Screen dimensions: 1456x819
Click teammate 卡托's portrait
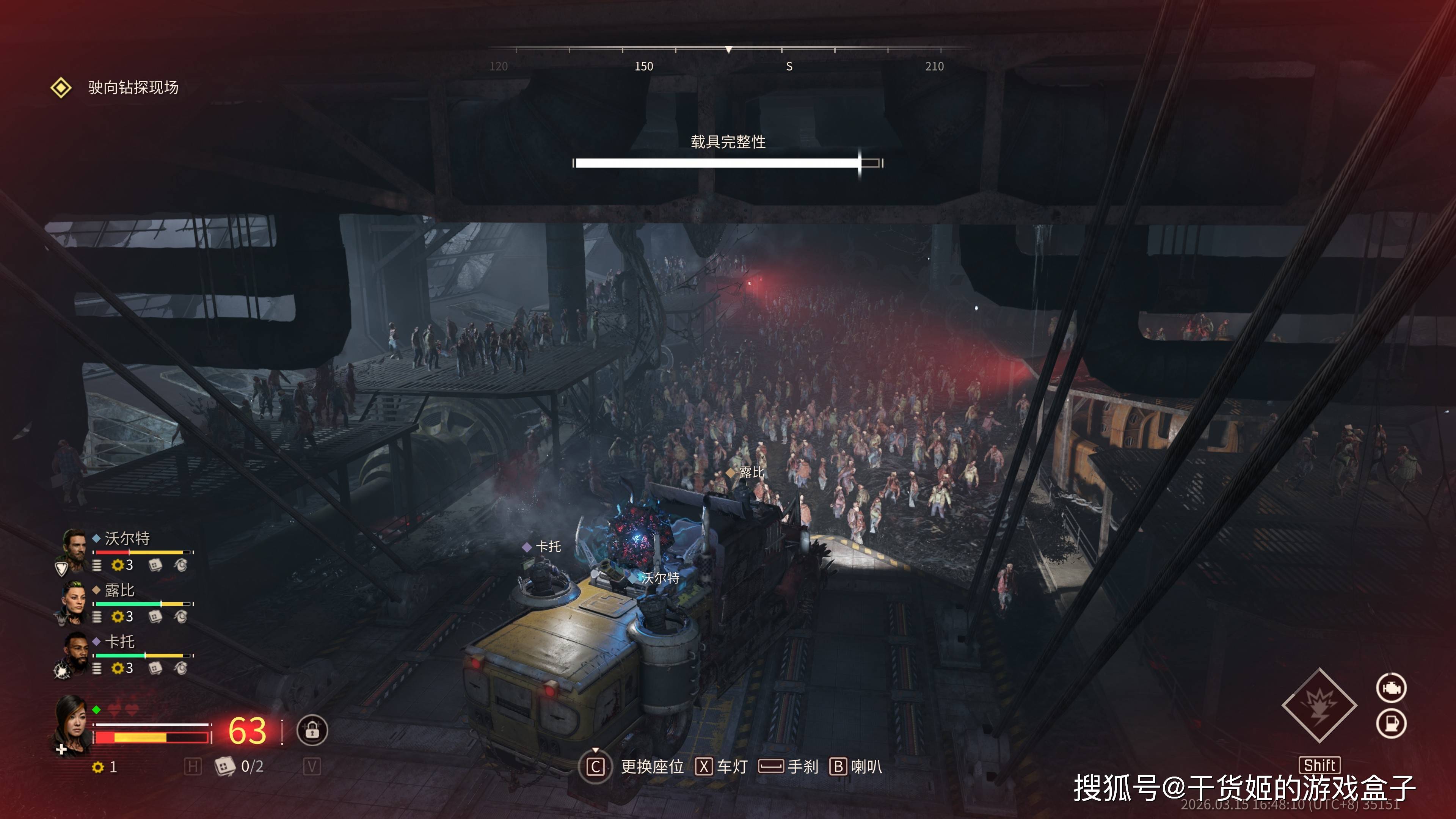[x=75, y=652]
